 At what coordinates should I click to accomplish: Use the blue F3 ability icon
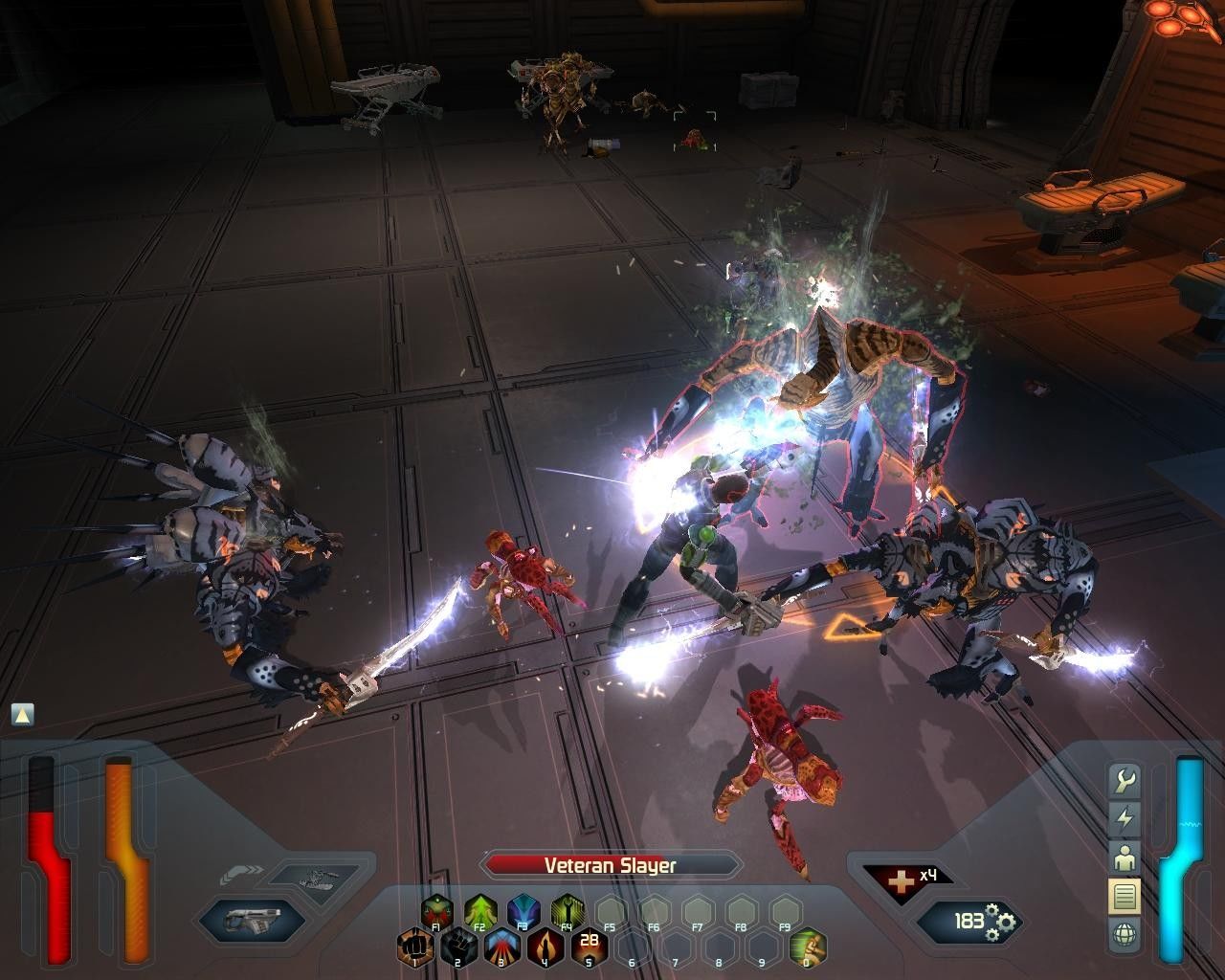tap(523, 911)
